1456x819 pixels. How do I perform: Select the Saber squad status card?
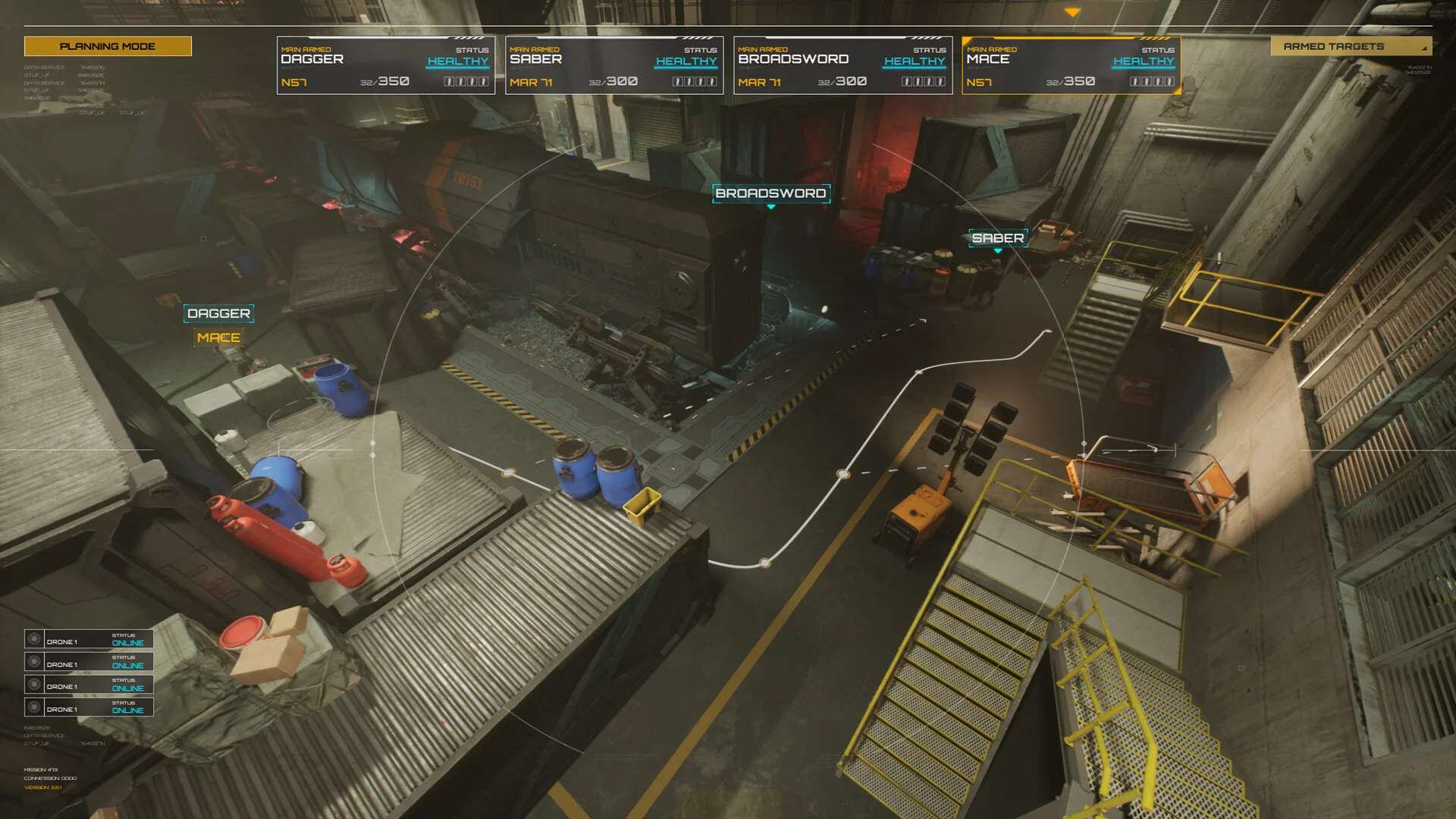(614, 66)
